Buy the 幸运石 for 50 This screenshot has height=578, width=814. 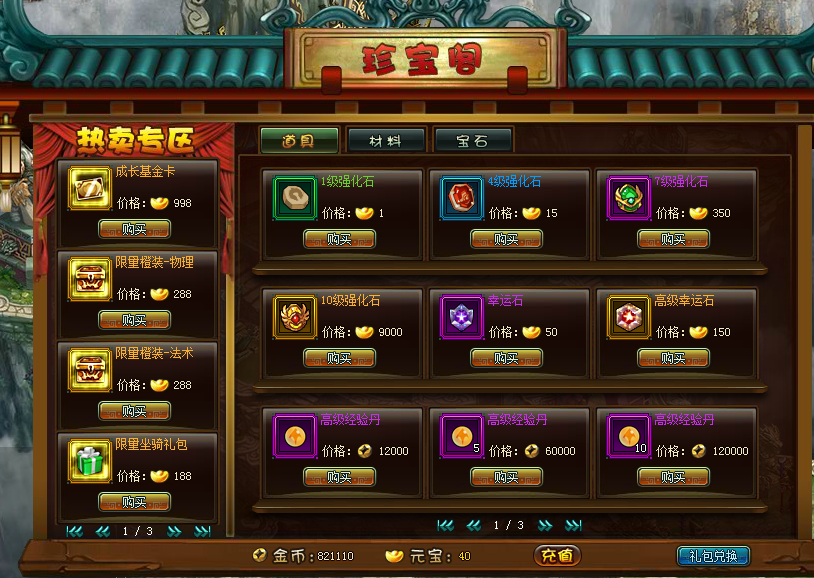(506, 358)
